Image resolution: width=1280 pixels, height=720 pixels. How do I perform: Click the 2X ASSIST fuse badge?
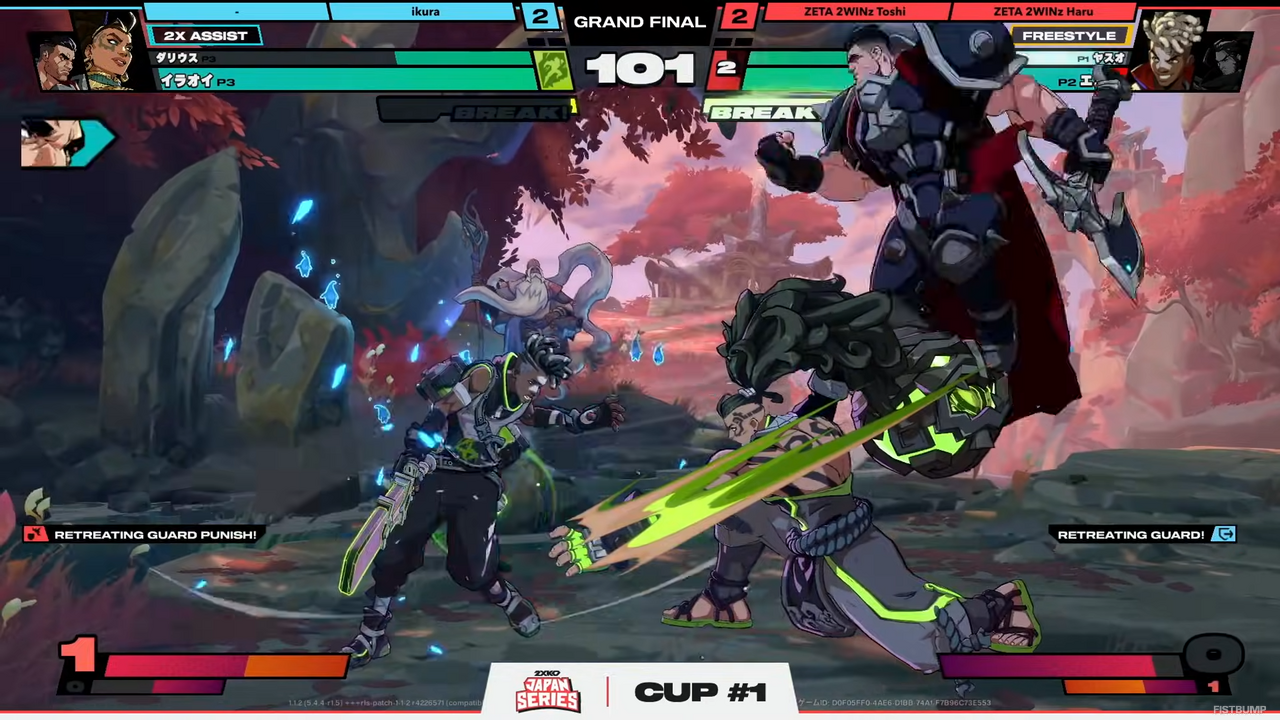tap(204, 36)
